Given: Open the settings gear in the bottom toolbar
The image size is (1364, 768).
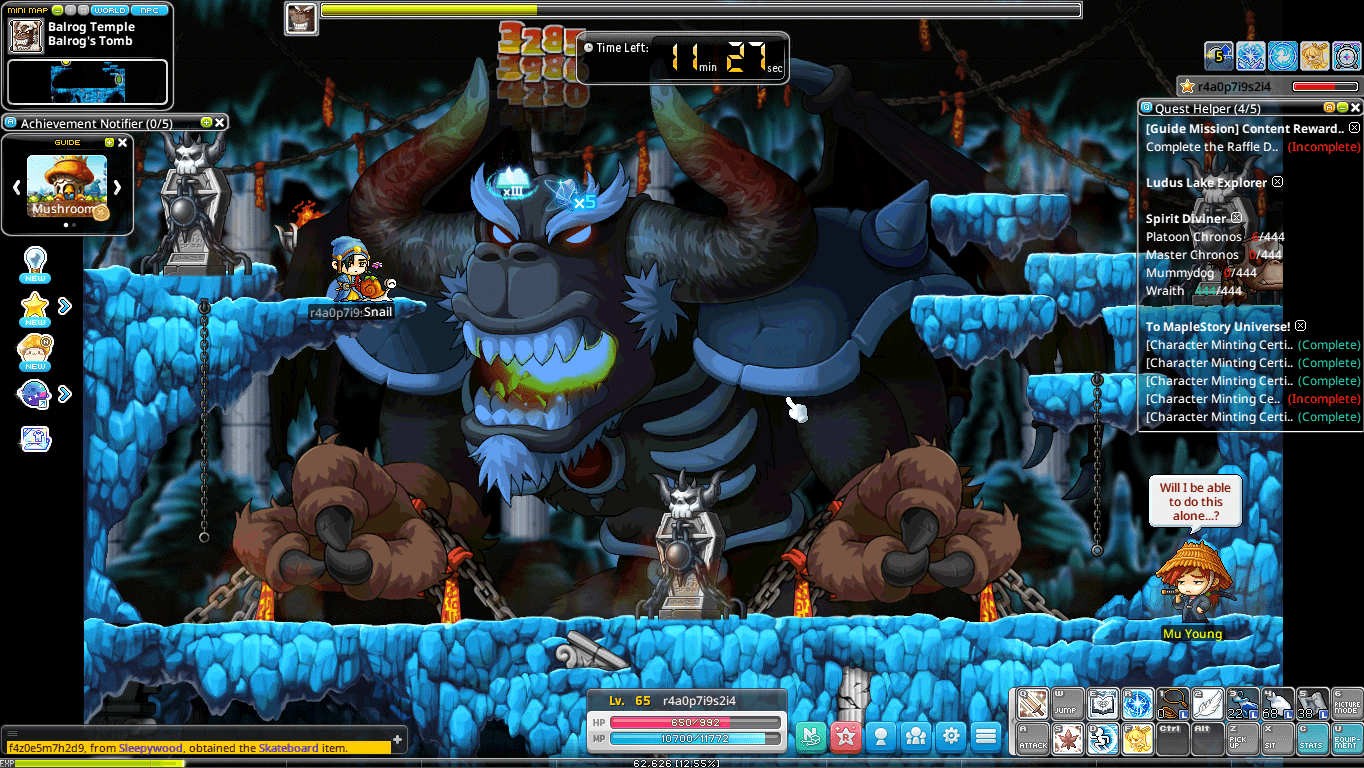Looking at the screenshot, I should [951, 737].
